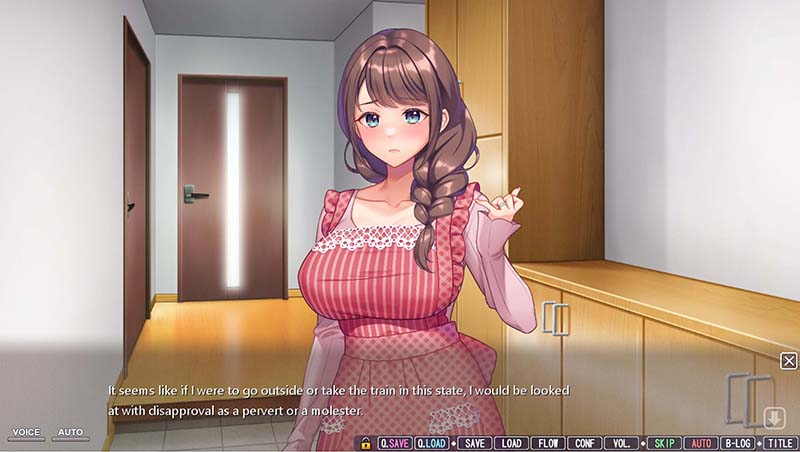Screen dimensions: 800x452
Task: Click the Q.SAVE quick save button
Action: coord(395,443)
